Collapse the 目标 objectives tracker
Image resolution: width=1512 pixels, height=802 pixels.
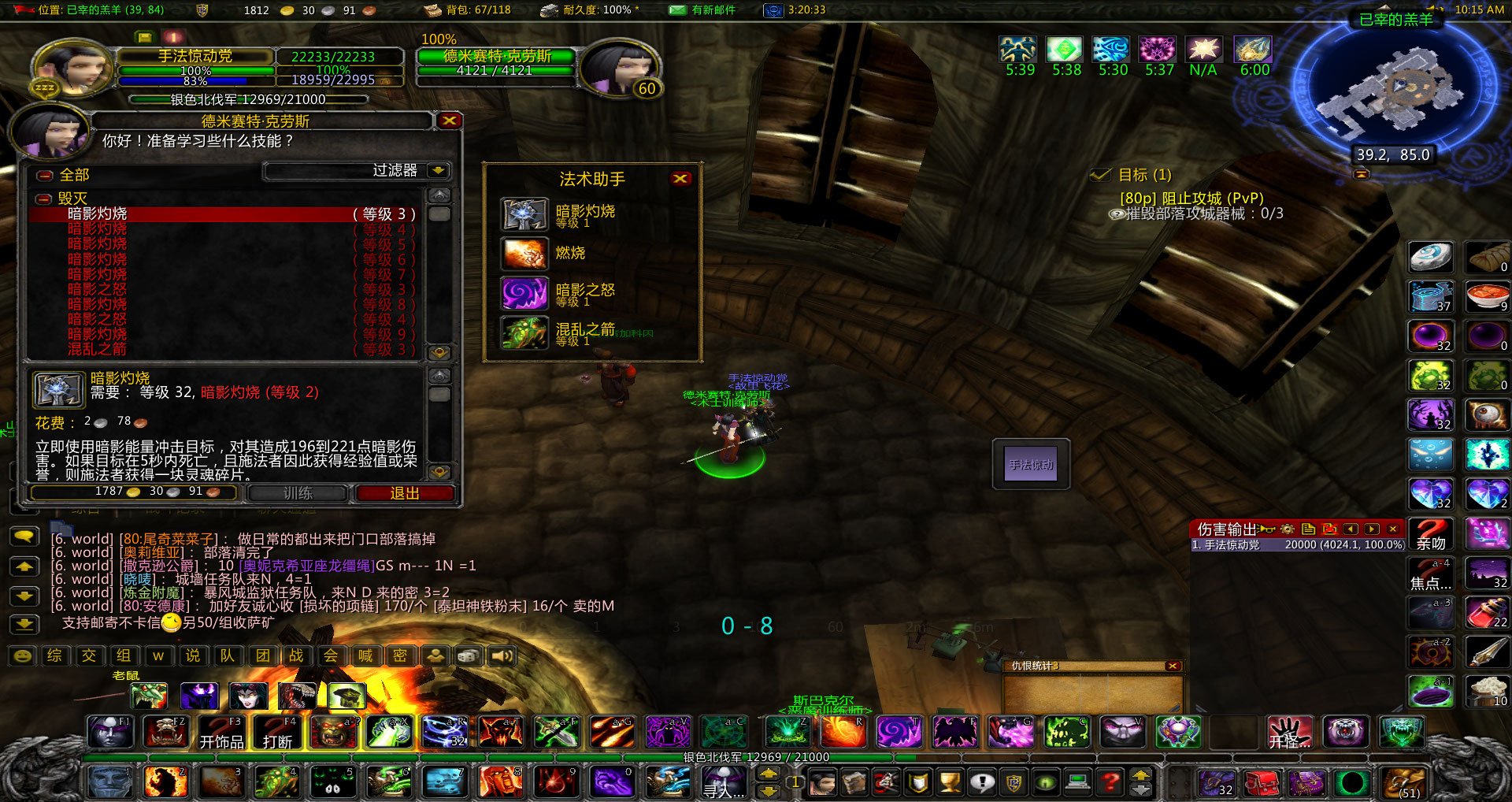pyautogui.click(x=1362, y=175)
